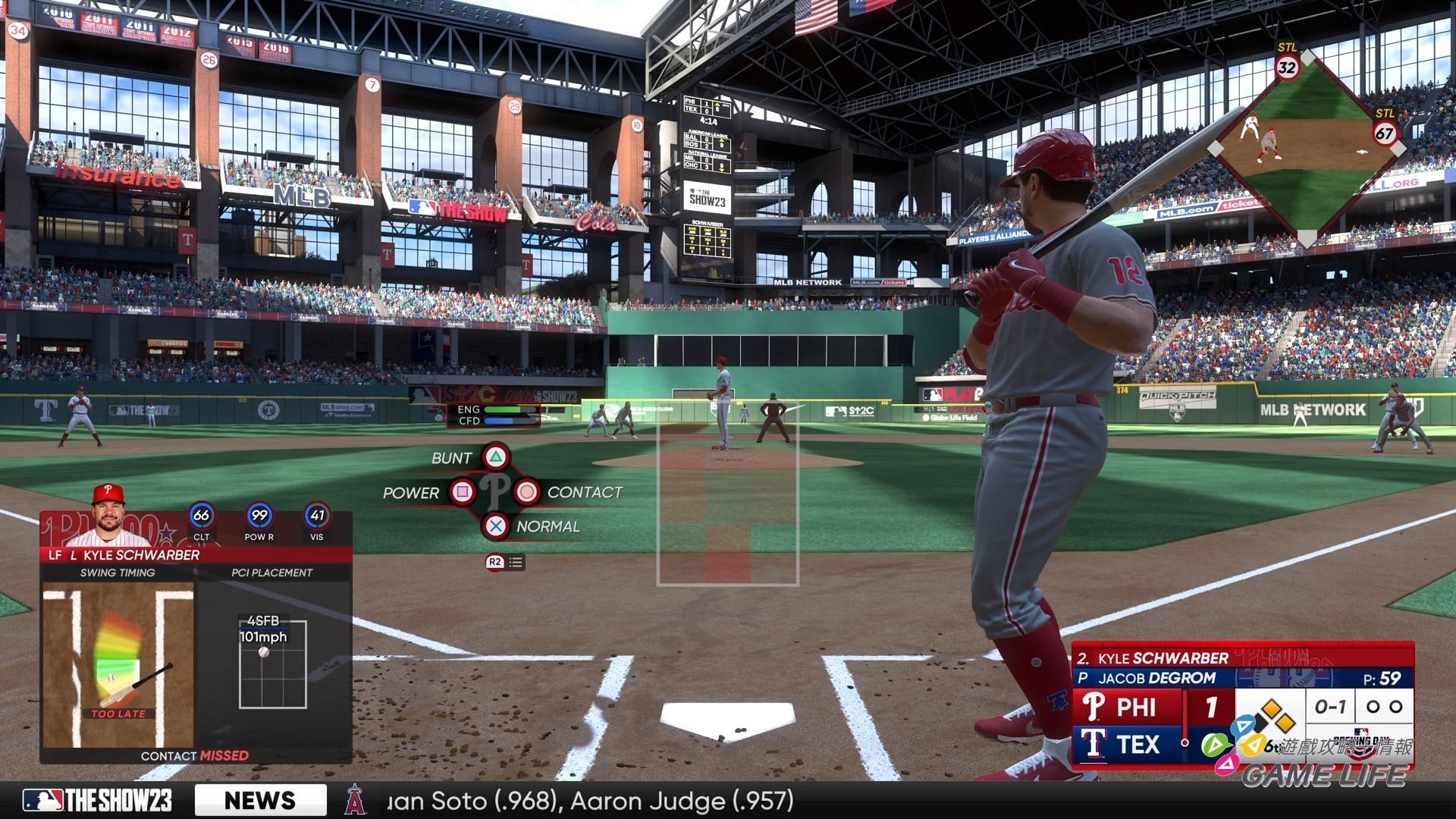Click the NEWS ticker label
The image size is (1456, 819).
tap(260, 800)
